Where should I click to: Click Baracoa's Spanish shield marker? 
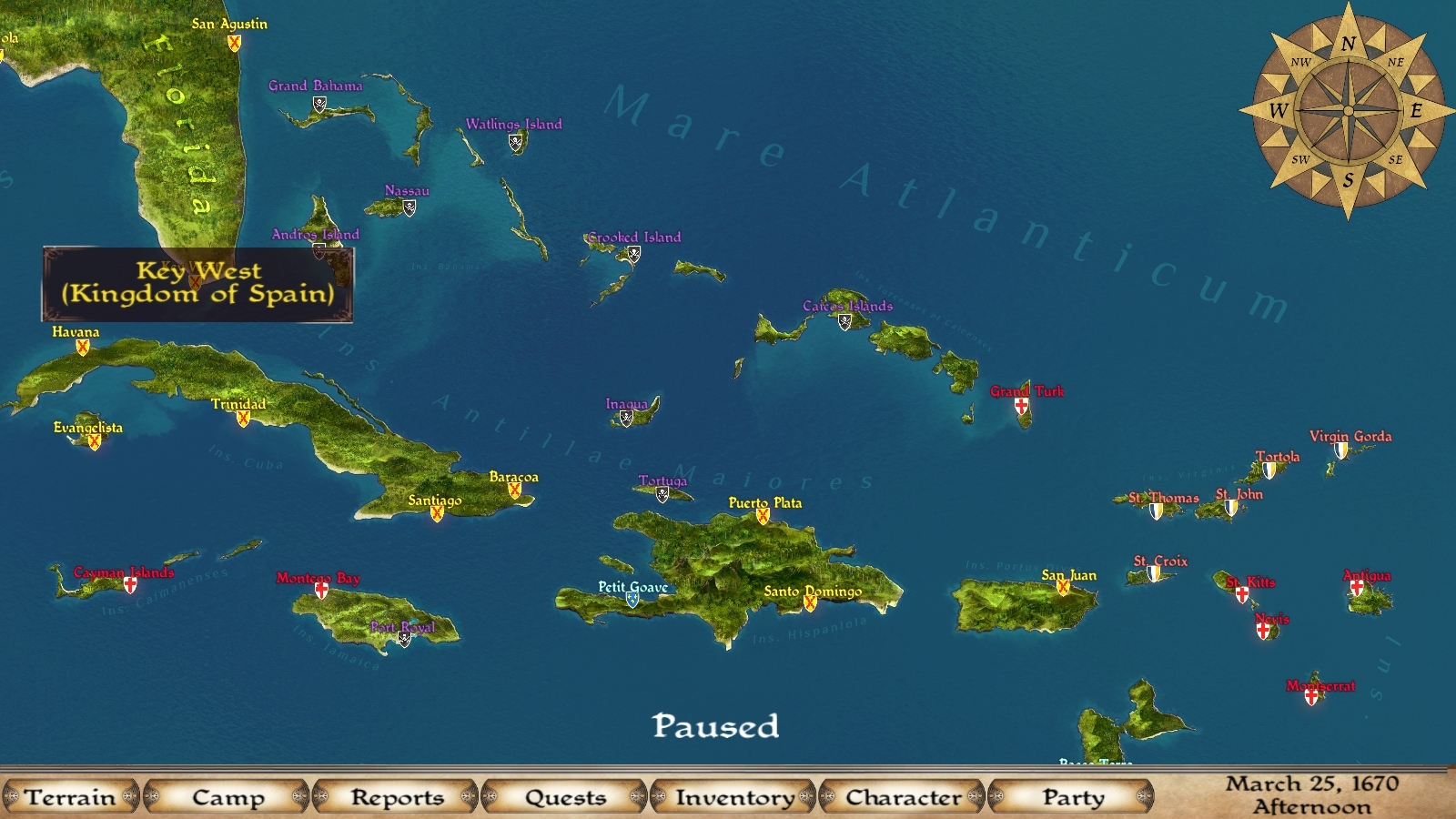point(514,490)
